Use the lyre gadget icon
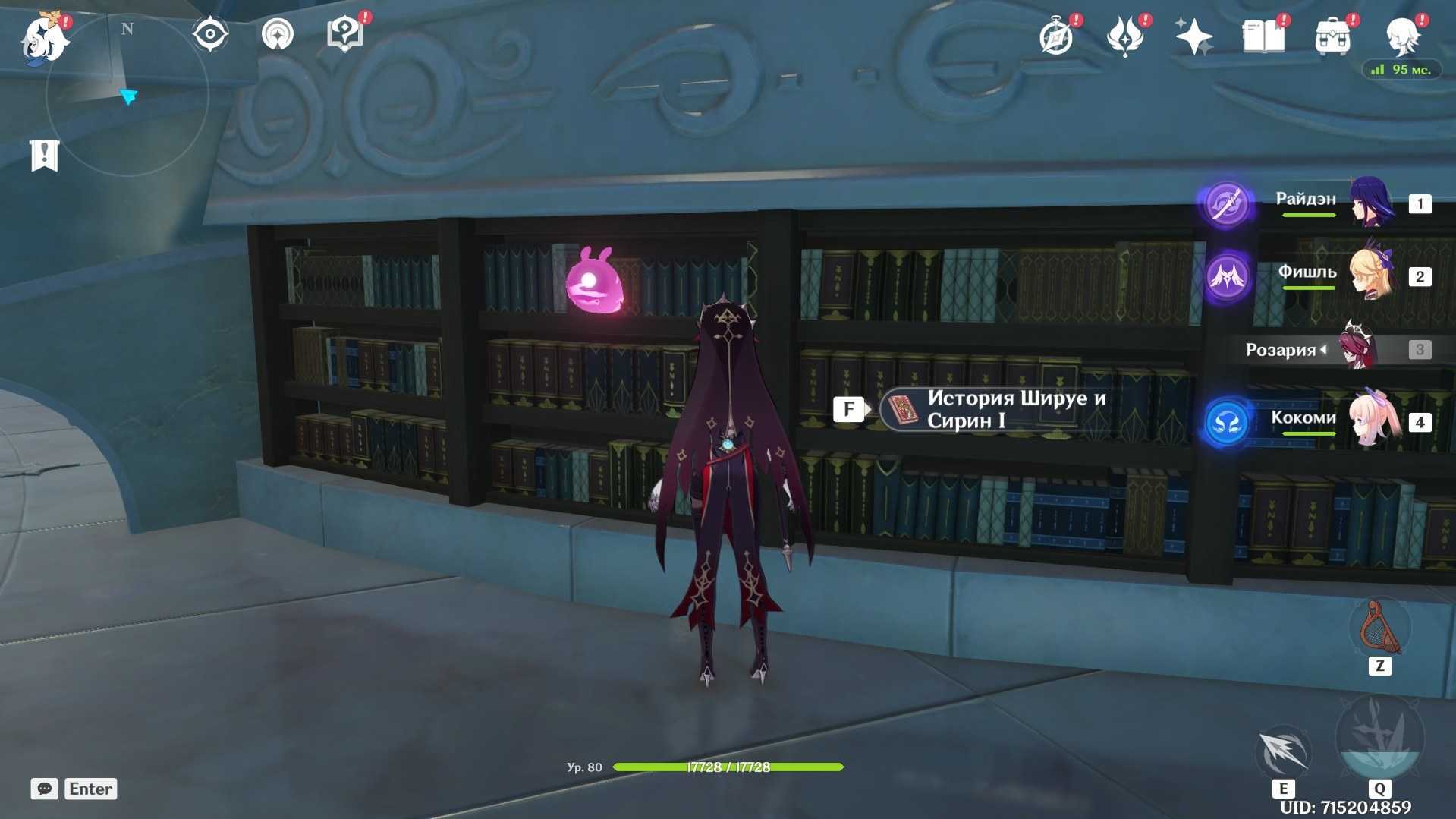The width and height of the screenshot is (1456, 819). click(1379, 628)
